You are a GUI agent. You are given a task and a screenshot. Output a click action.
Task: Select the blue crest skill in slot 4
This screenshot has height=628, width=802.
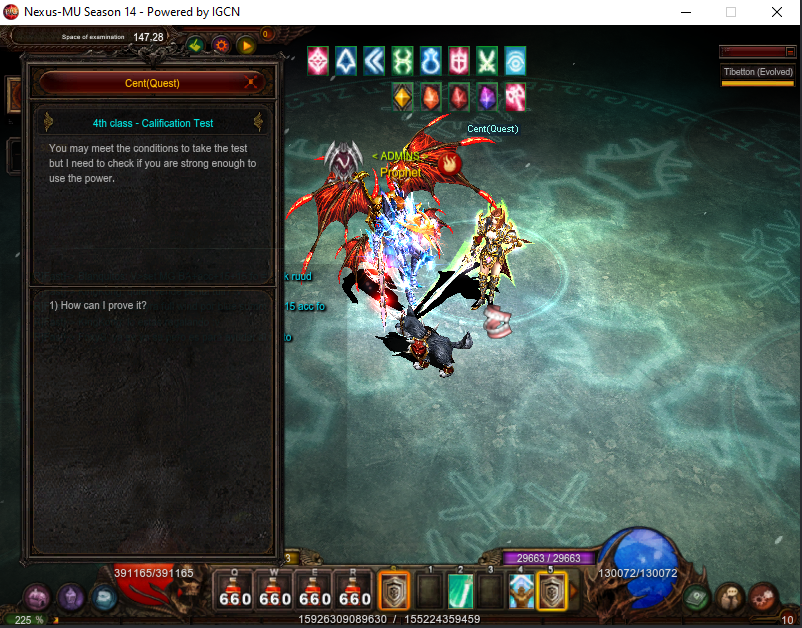521,591
